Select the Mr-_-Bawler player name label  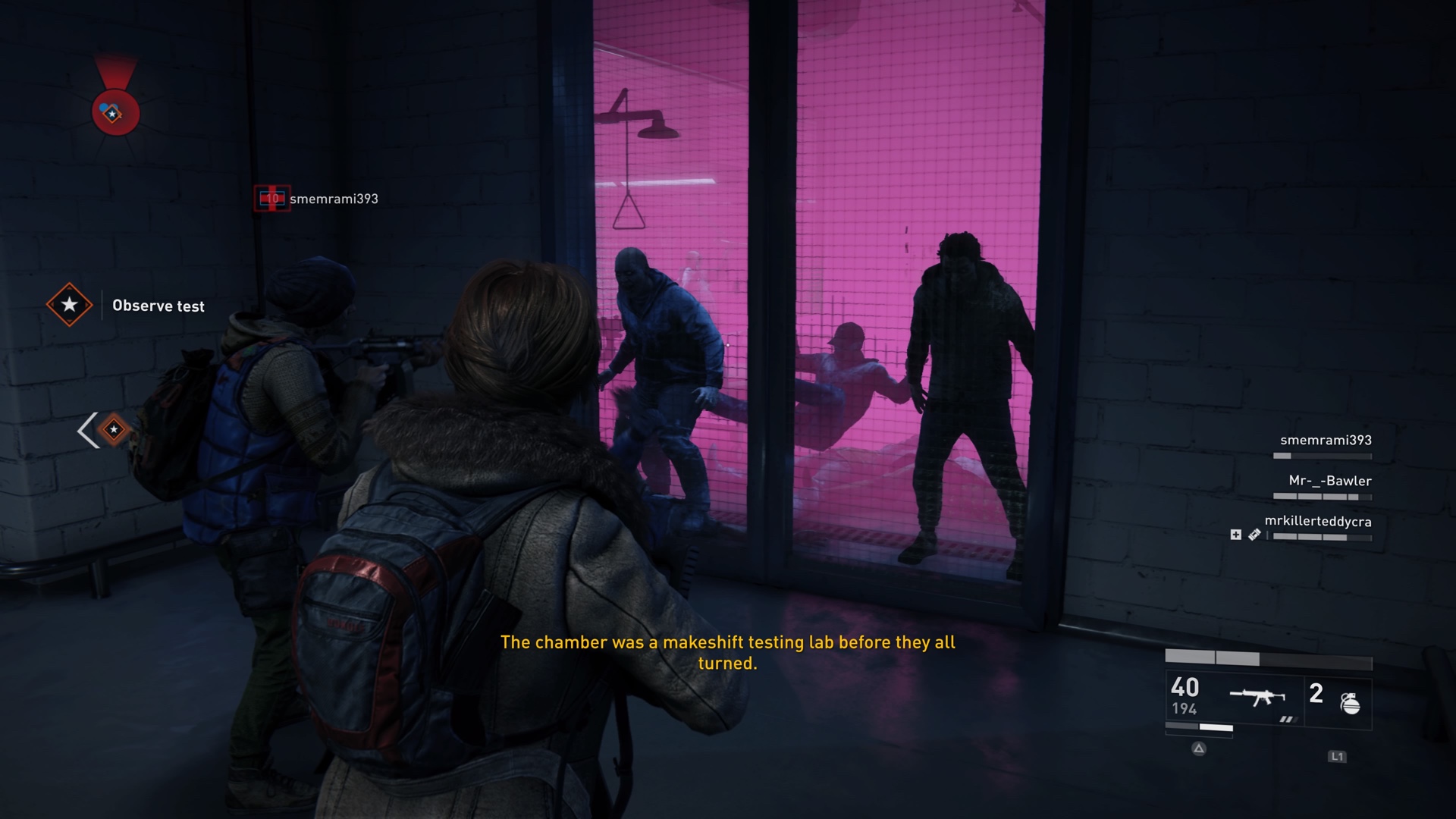tap(1331, 481)
